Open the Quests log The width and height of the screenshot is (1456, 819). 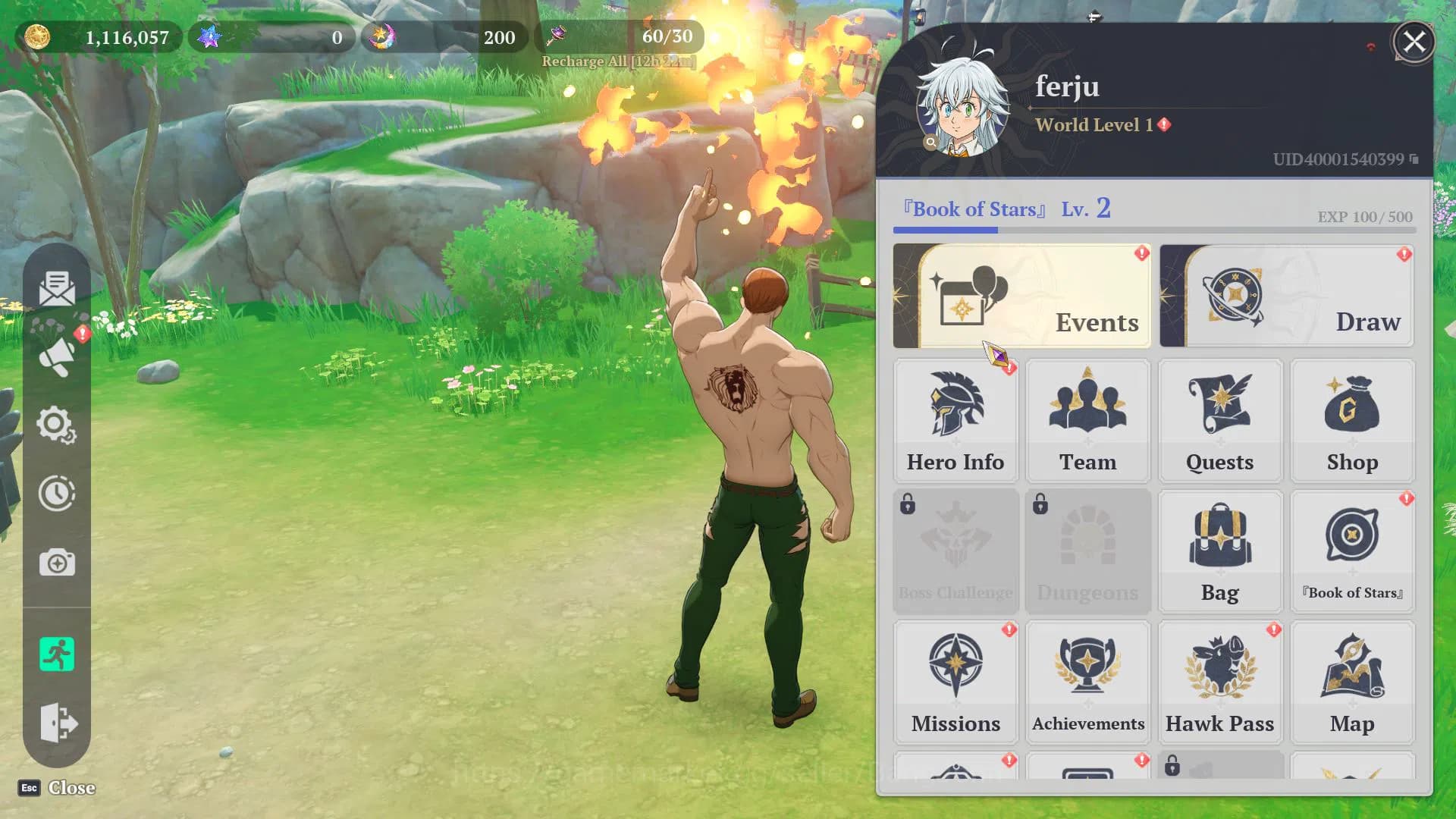pos(1219,421)
